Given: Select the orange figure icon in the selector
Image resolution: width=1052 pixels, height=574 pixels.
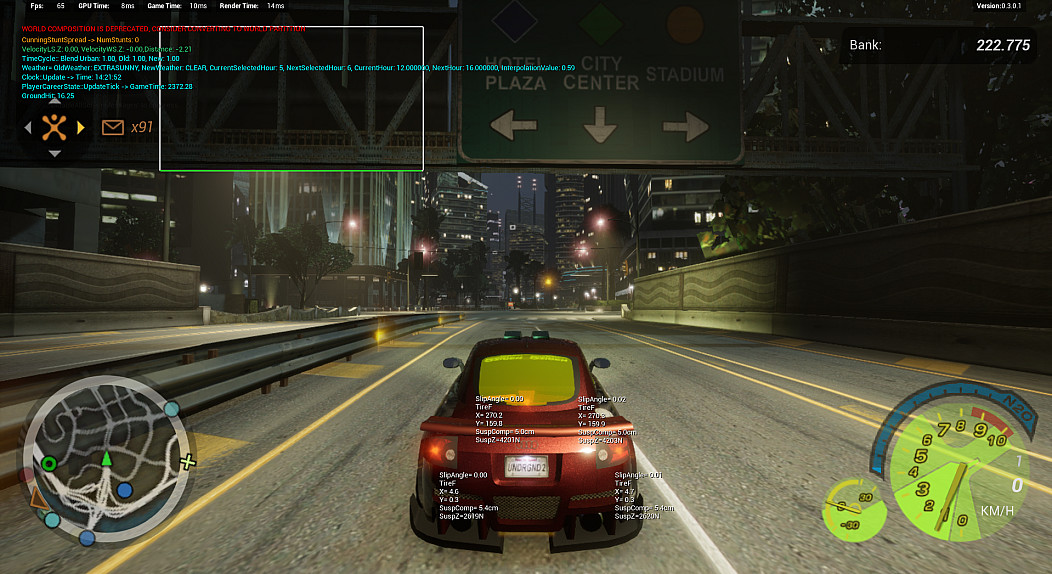Looking at the screenshot, I should pos(54,127).
